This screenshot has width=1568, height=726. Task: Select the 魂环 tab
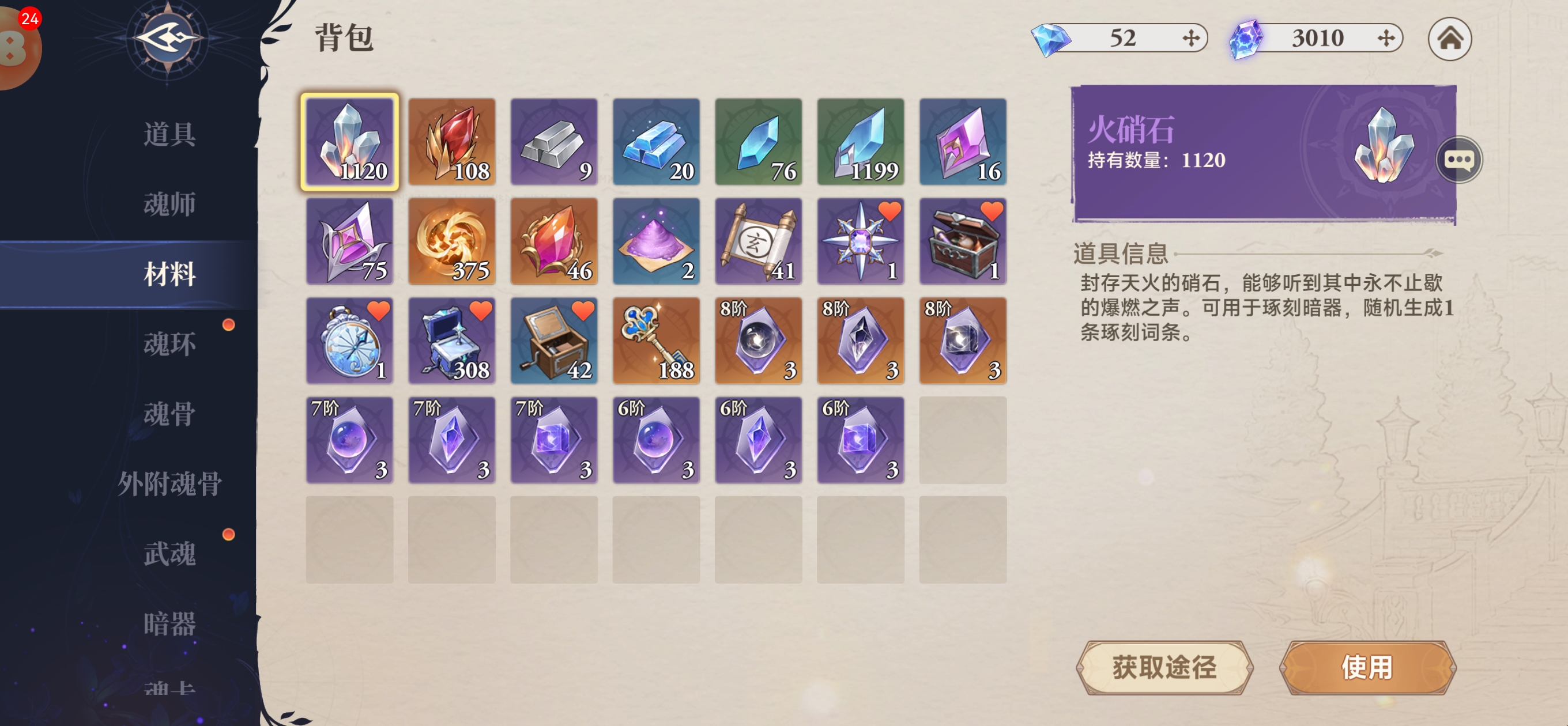point(168,344)
